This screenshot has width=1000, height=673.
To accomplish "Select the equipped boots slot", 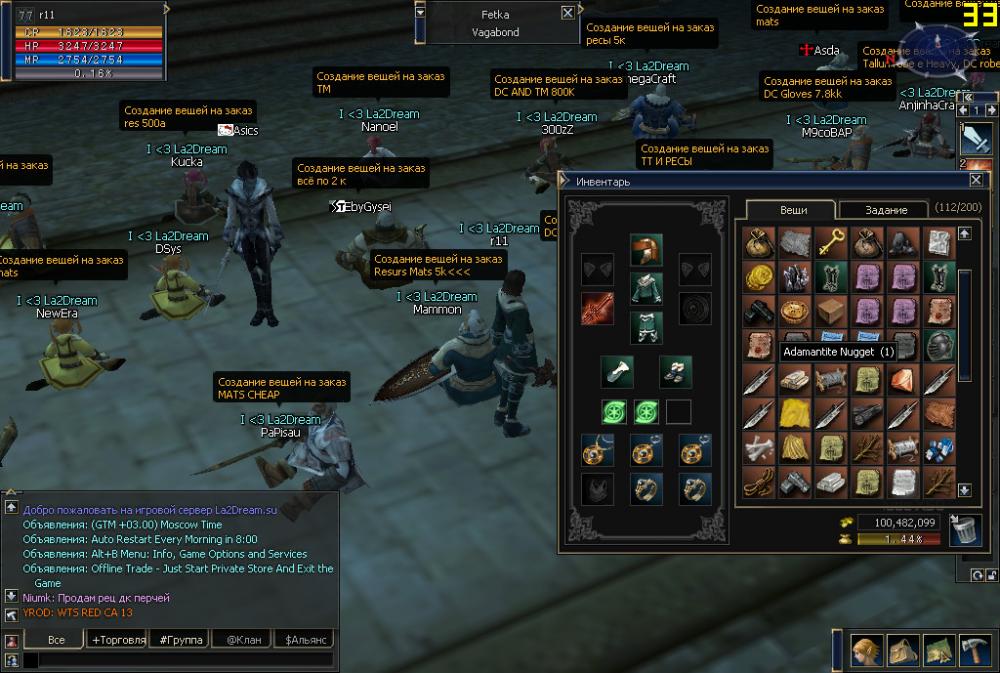I will click(675, 371).
